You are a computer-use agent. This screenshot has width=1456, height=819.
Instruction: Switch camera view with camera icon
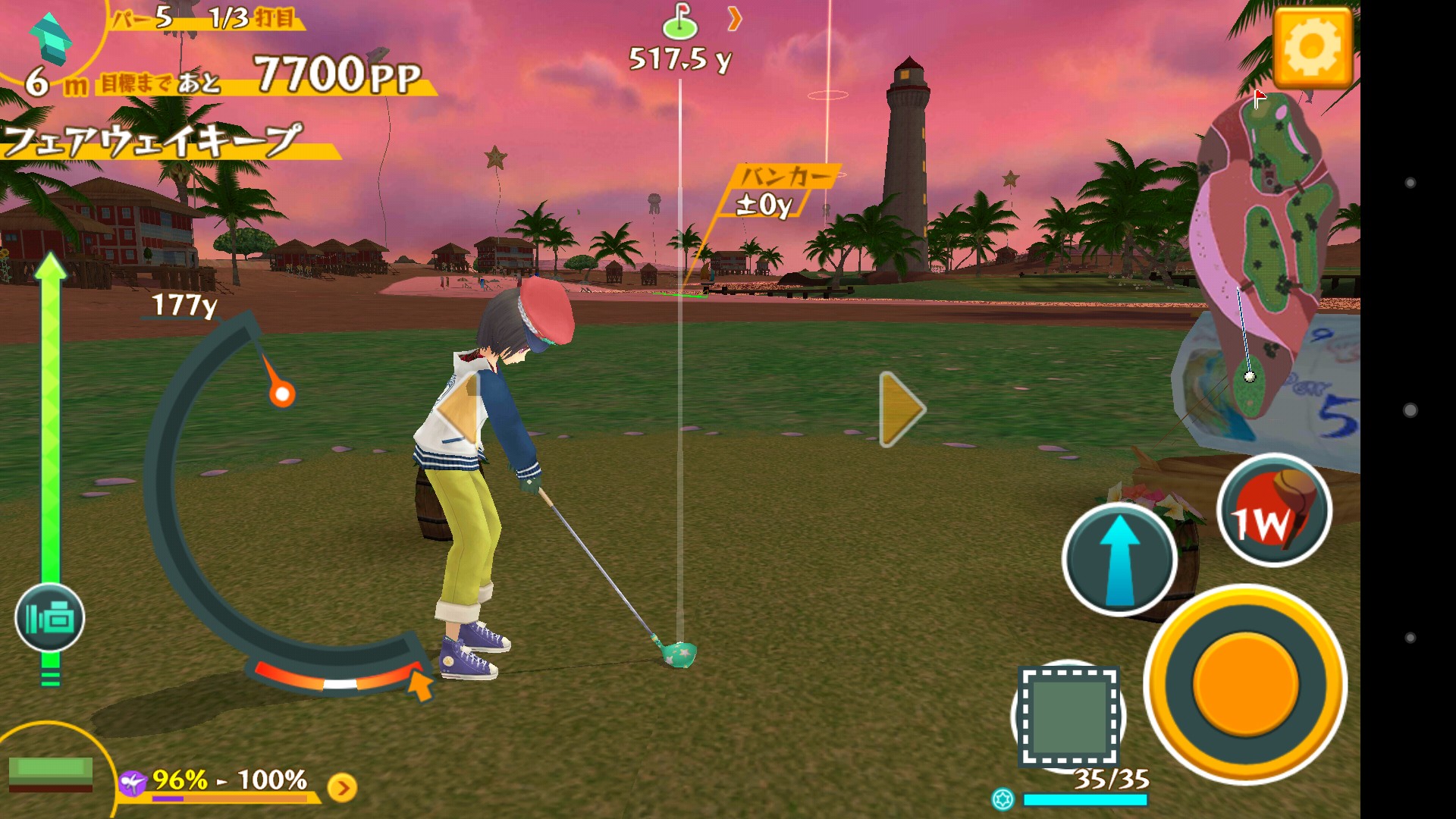(49, 618)
